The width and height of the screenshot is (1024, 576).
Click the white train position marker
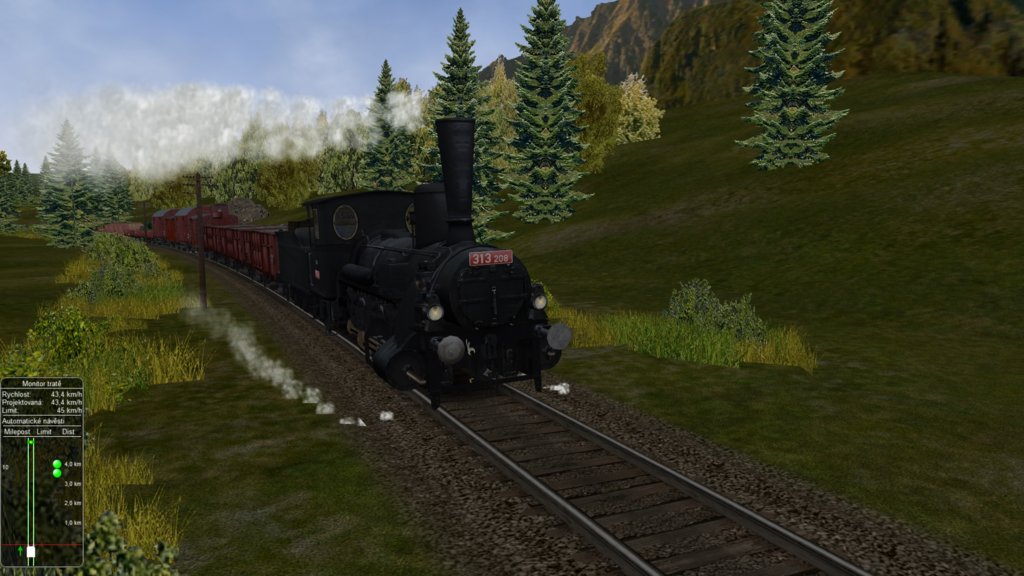pyautogui.click(x=31, y=551)
